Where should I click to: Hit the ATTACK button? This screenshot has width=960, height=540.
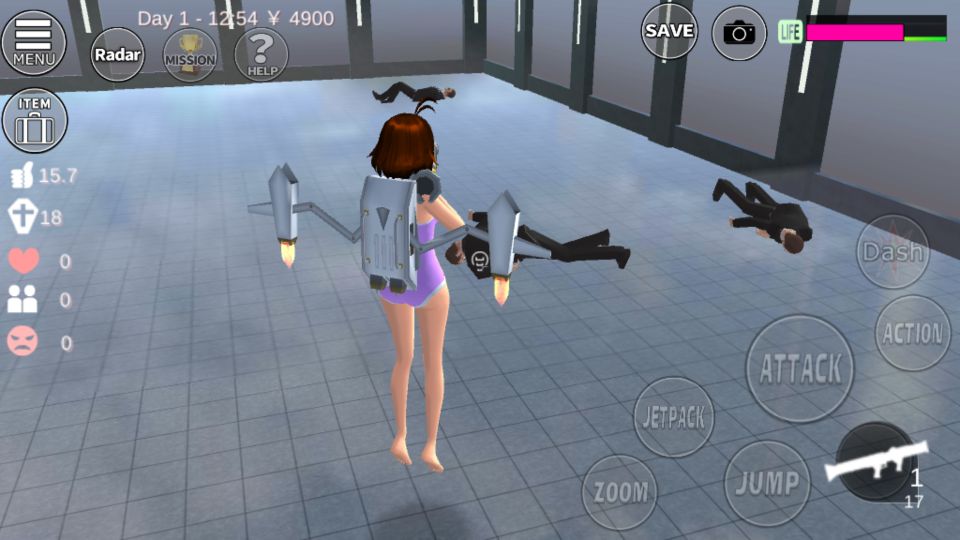tap(800, 368)
